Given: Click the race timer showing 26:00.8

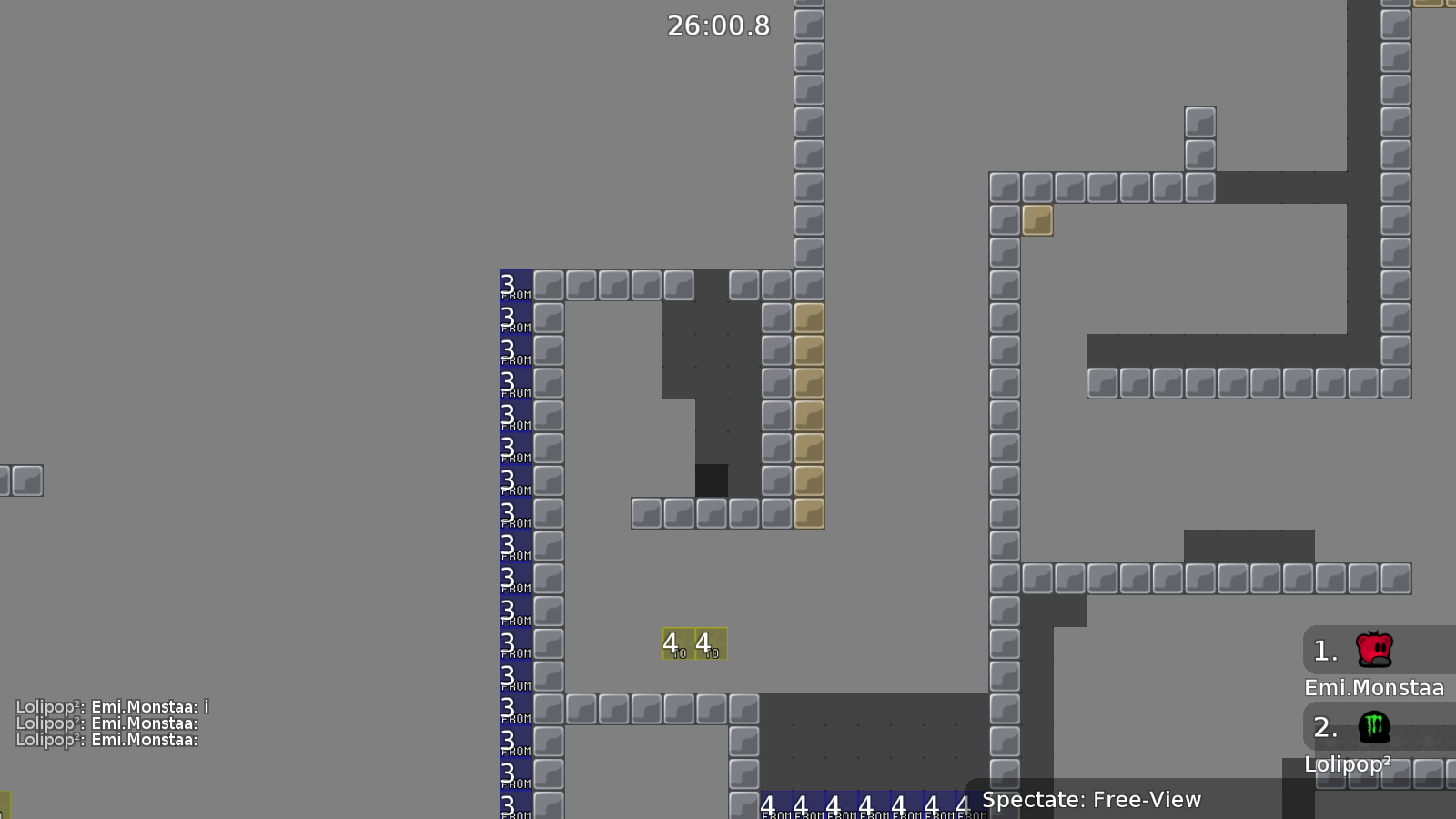Looking at the screenshot, I should [x=718, y=26].
